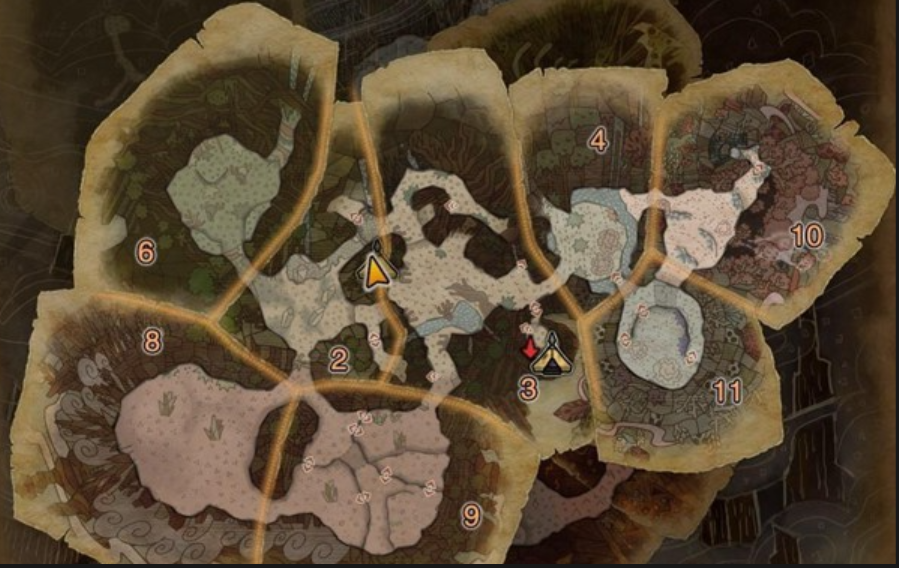The image size is (899, 568).
Task: Choose the area 3 number label
Action: click(529, 389)
